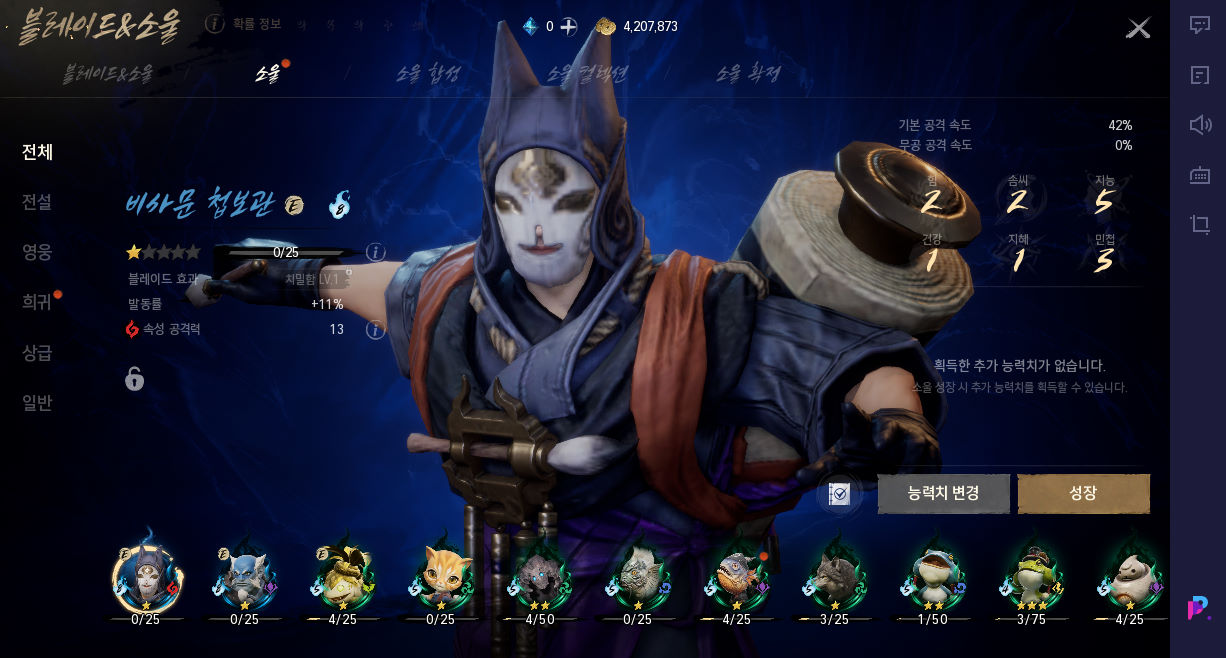This screenshot has height=658, width=1226.
Task: Toggle the soul lock icon
Action: click(134, 378)
